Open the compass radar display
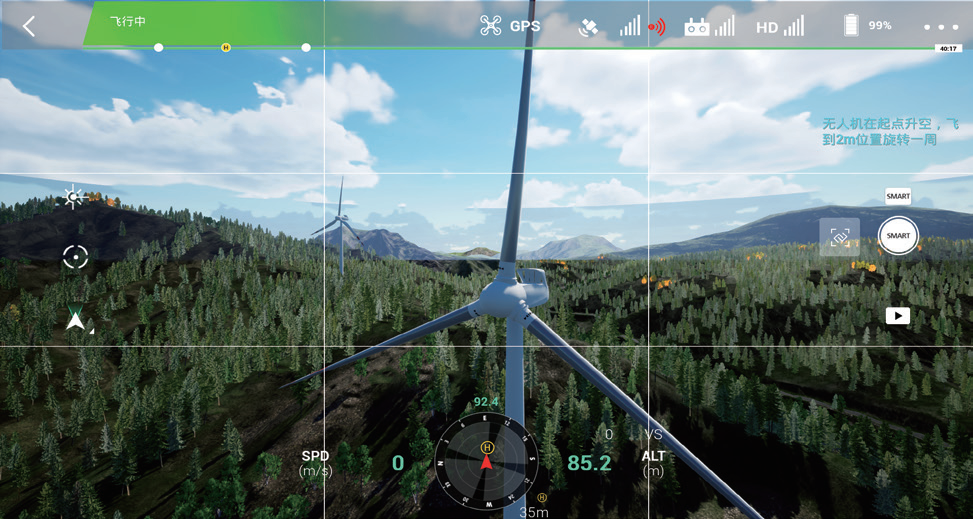 [487, 461]
